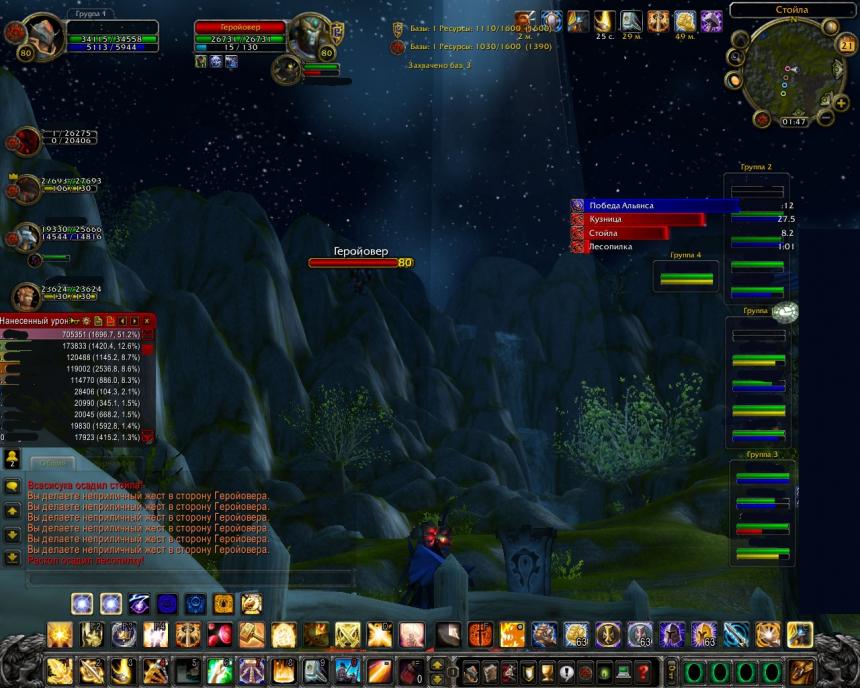The image size is (860, 688).
Task: Target Геройовер's portrait frame
Action: (x=309, y=36)
